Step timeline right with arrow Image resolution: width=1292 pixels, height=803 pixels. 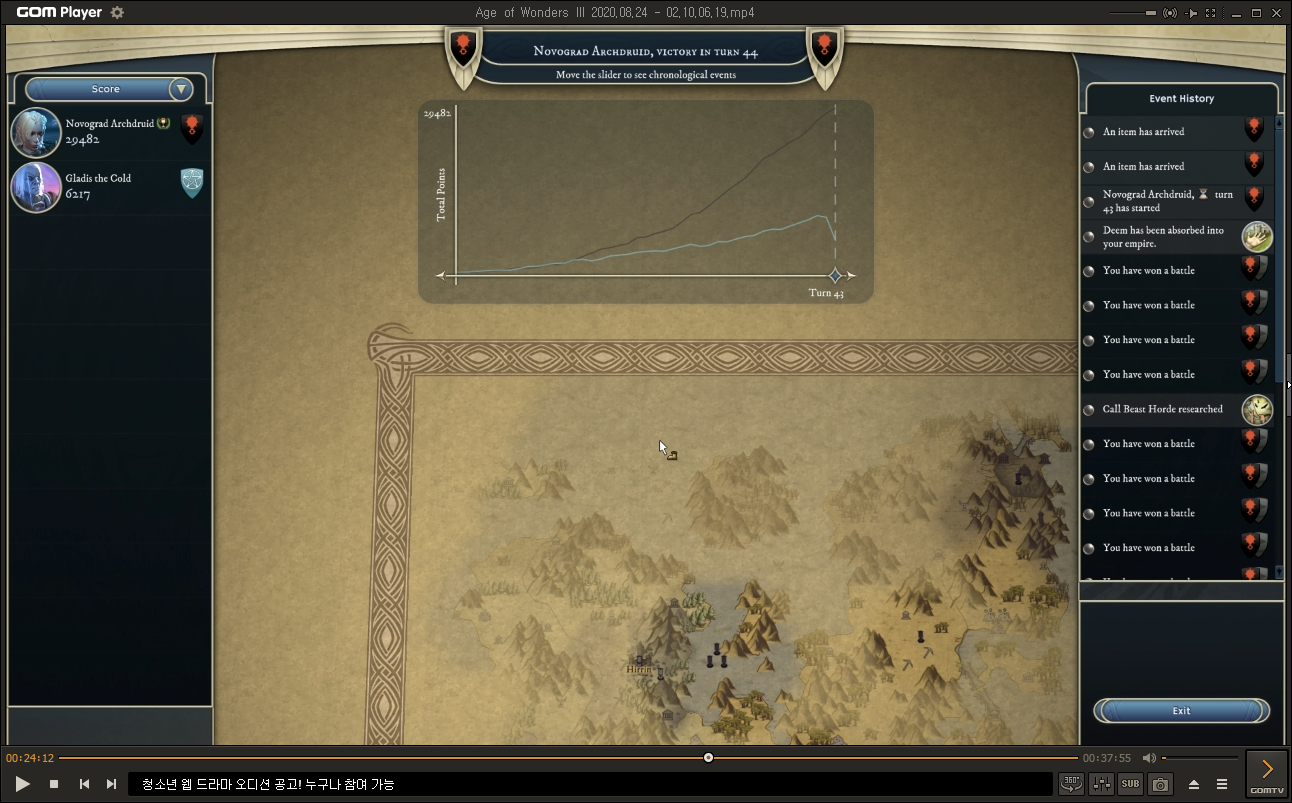pyautogui.click(x=853, y=276)
